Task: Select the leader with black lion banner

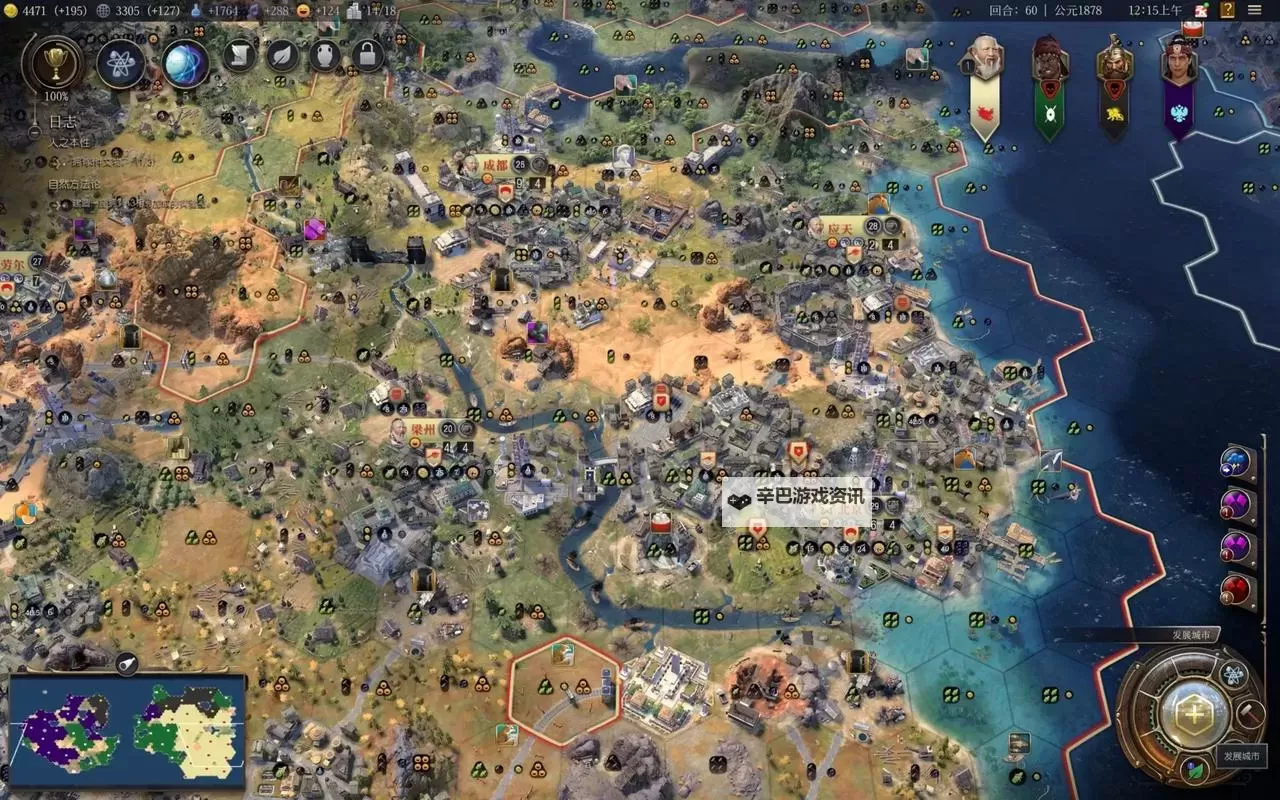Action: (x=1114, y=62)
